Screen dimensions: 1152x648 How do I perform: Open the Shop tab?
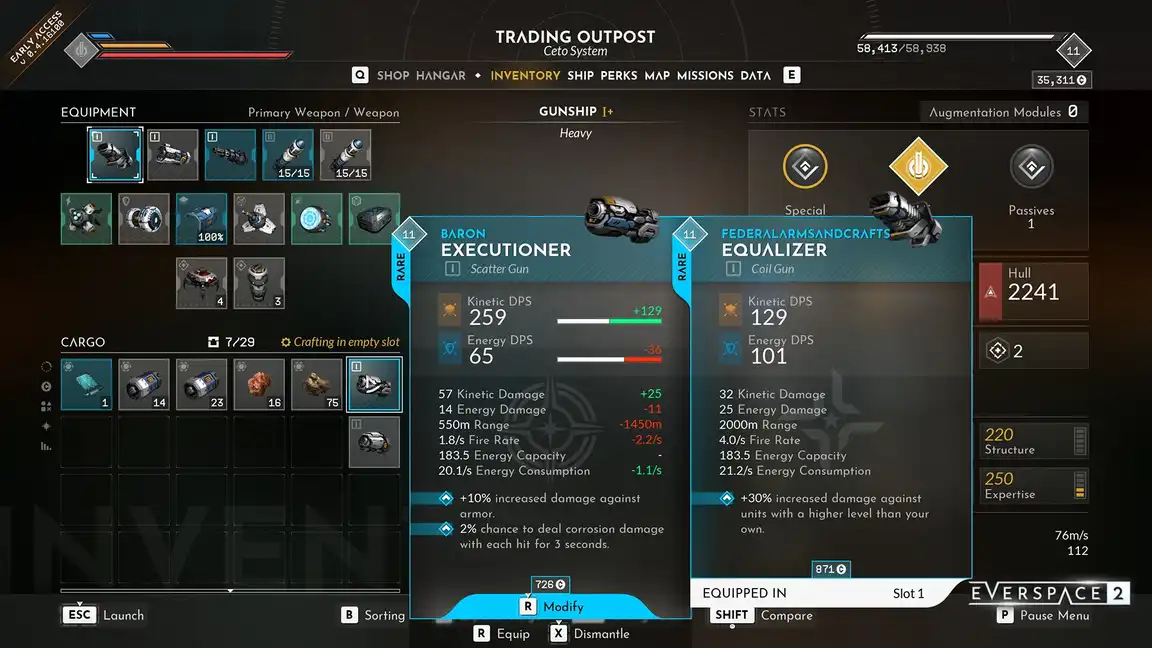[x=393, y=75]
